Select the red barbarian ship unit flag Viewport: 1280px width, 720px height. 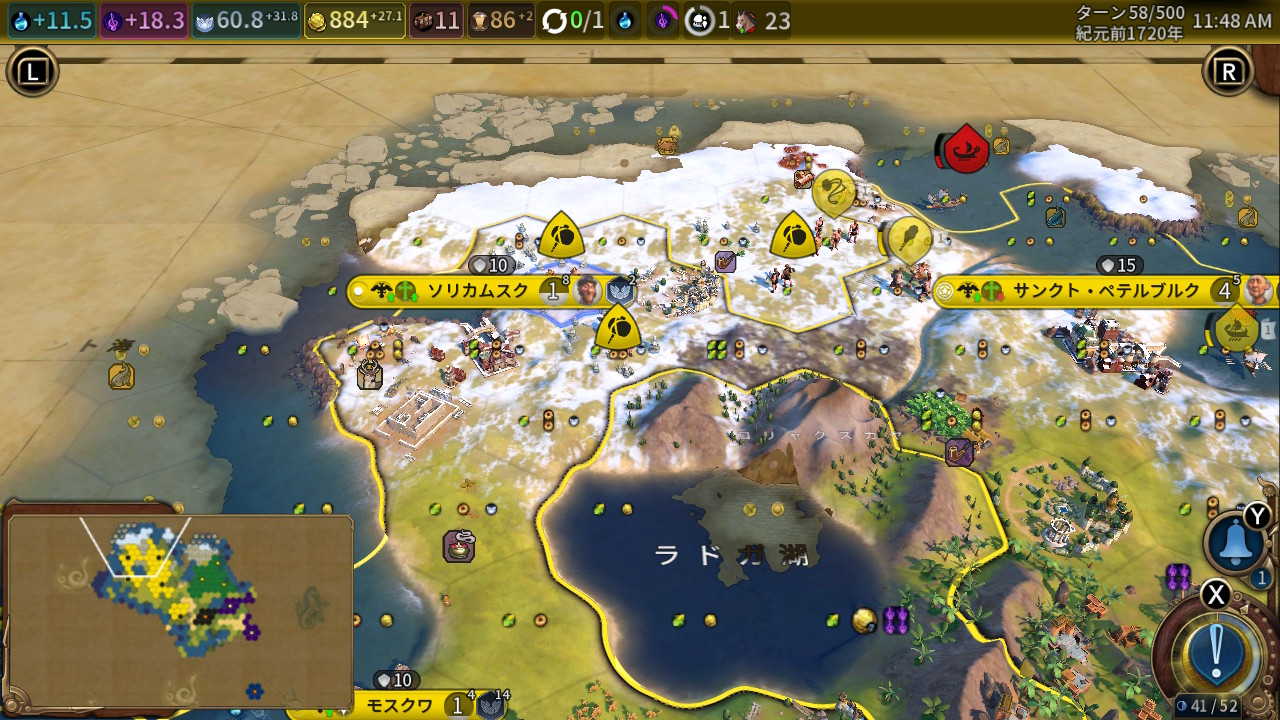[967, 150]
